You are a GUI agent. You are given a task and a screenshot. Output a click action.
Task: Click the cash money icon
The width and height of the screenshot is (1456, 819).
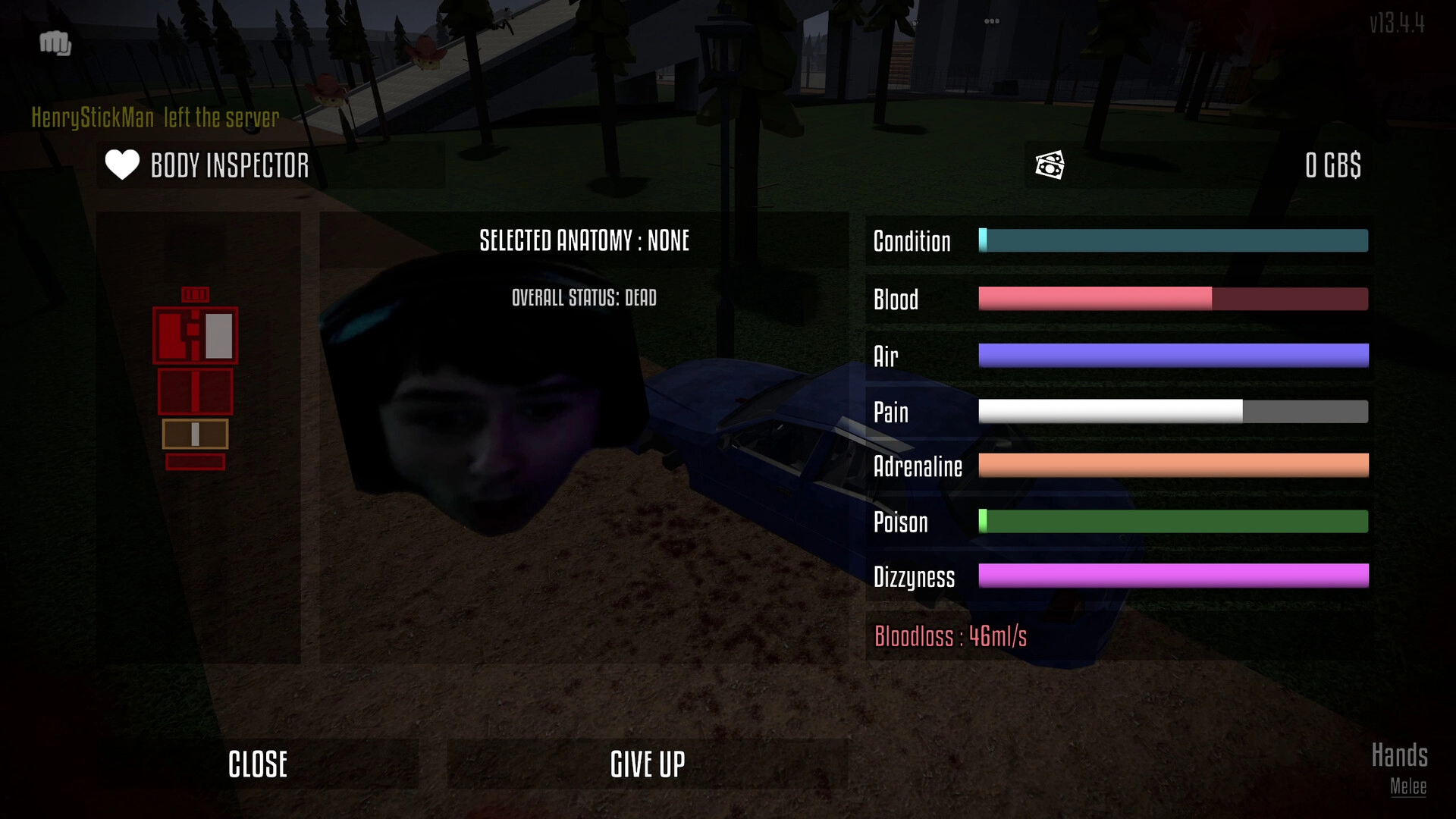(x=1050, y=165)
